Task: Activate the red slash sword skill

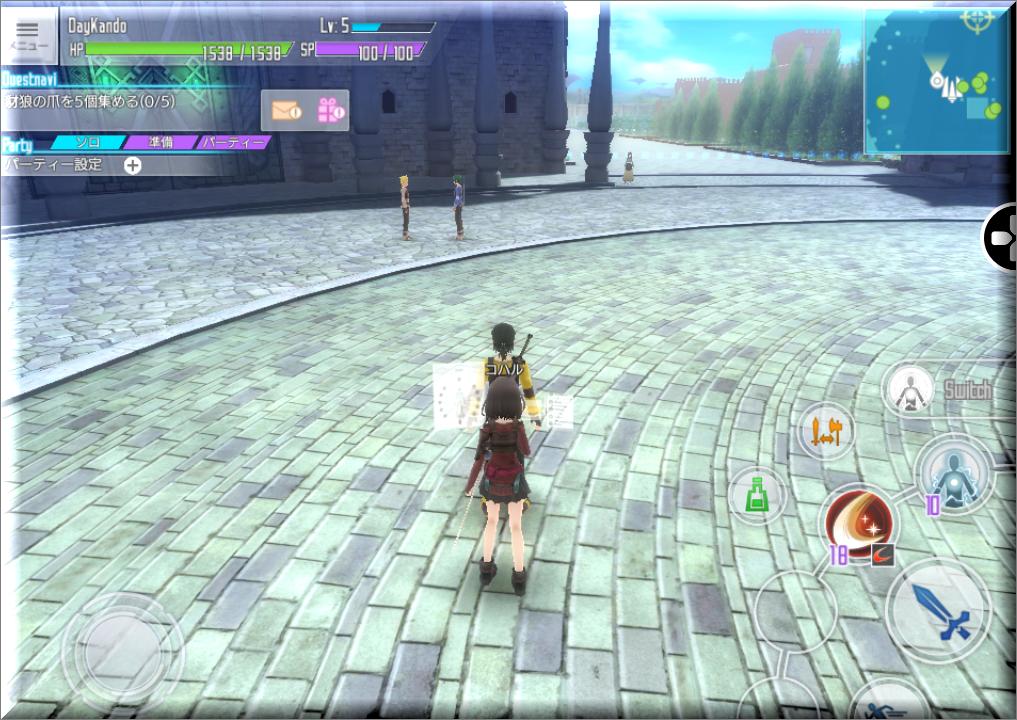Action: click(x=859, y=520)
